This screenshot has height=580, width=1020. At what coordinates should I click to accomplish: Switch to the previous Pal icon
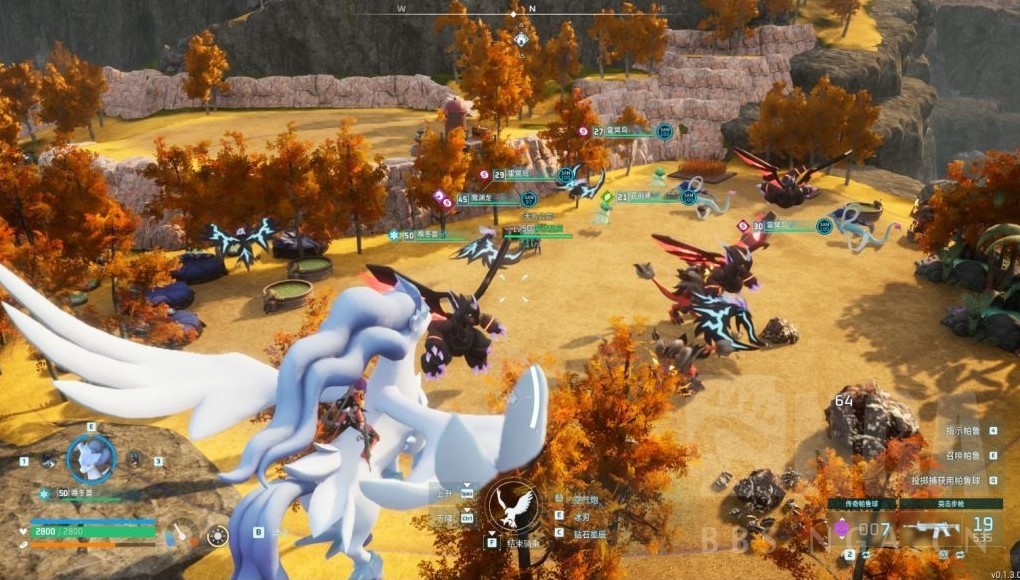pos(48,460)
